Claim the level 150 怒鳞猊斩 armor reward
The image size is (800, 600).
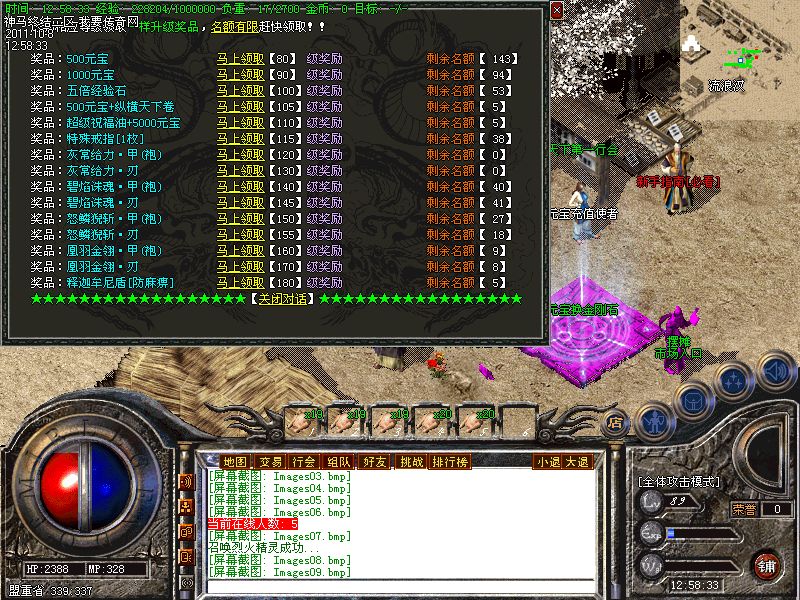241,218
